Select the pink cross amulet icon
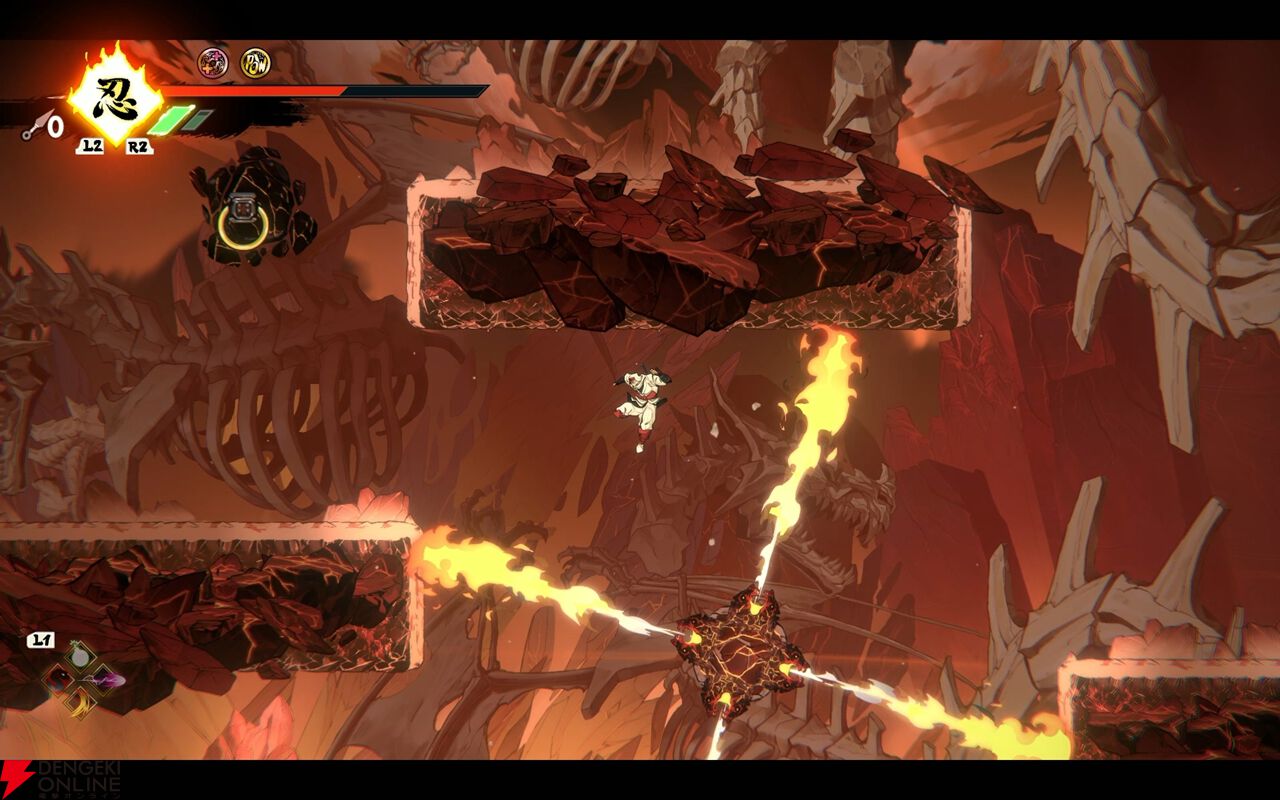Viewport: 1280px width, 800px height. (212, 64)
